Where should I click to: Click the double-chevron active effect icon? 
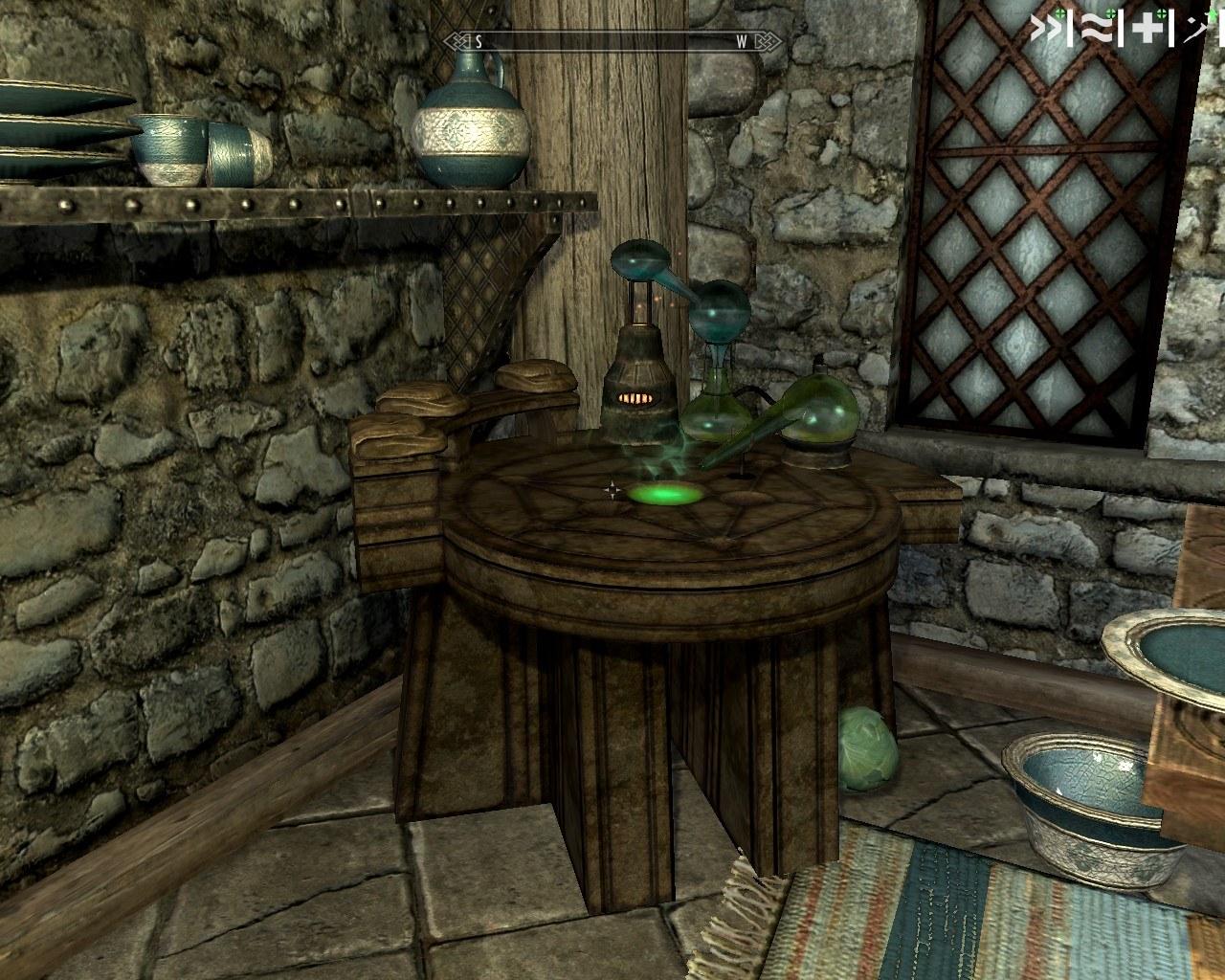(1046, 30)
